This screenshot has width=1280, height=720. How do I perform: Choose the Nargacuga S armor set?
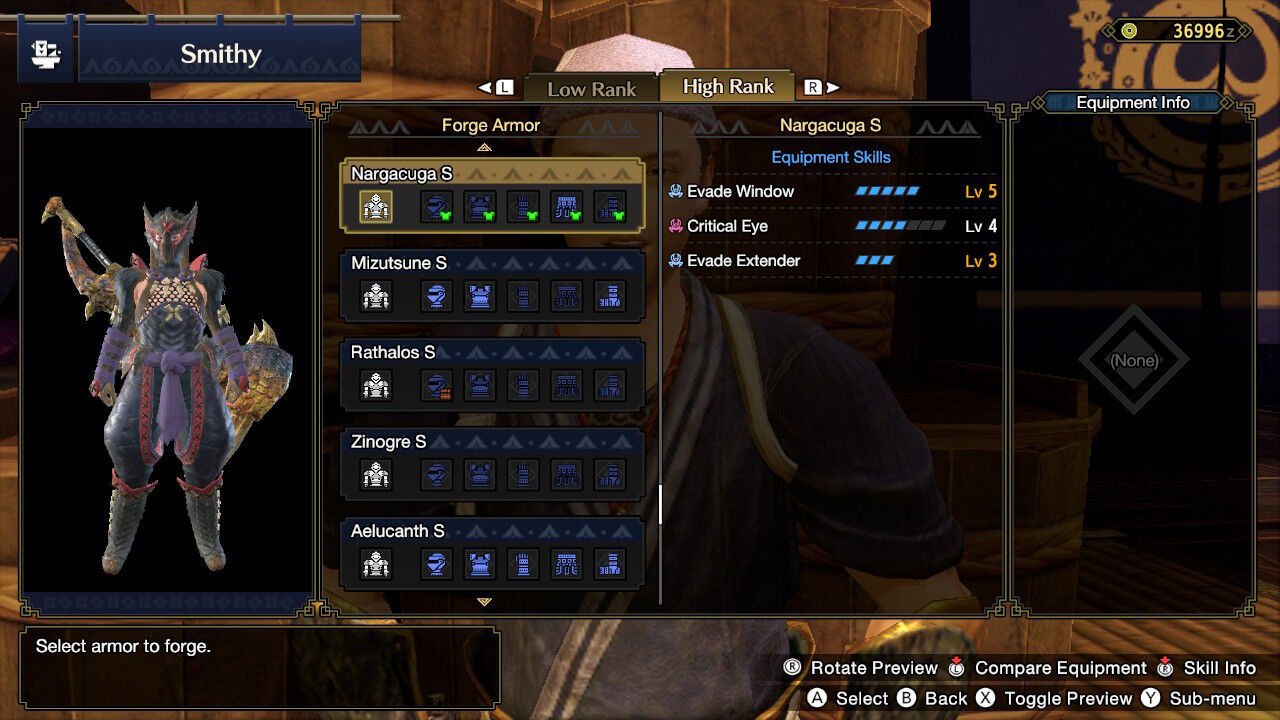[x=492, y=194]
